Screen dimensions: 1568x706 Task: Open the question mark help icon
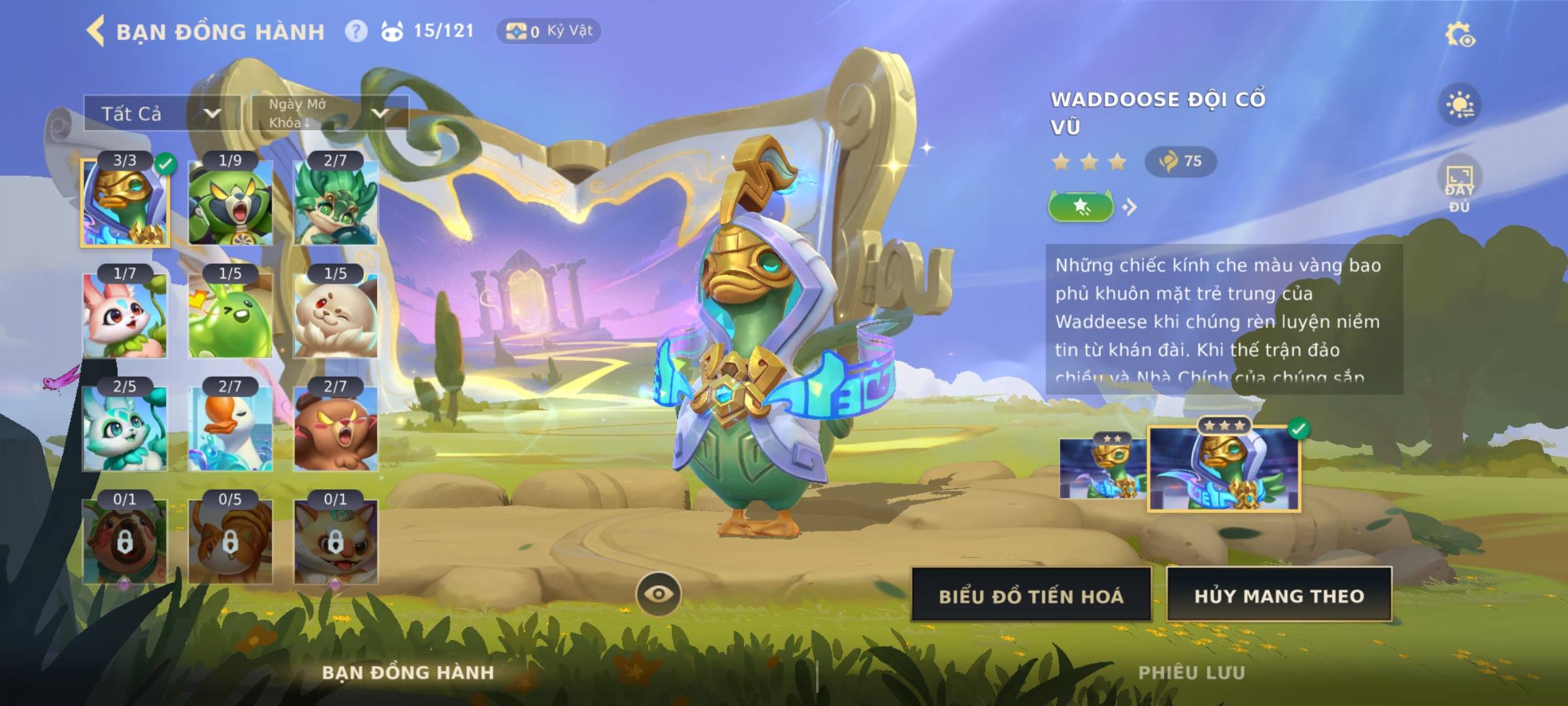pyautogui.click(x=356, y=31)
